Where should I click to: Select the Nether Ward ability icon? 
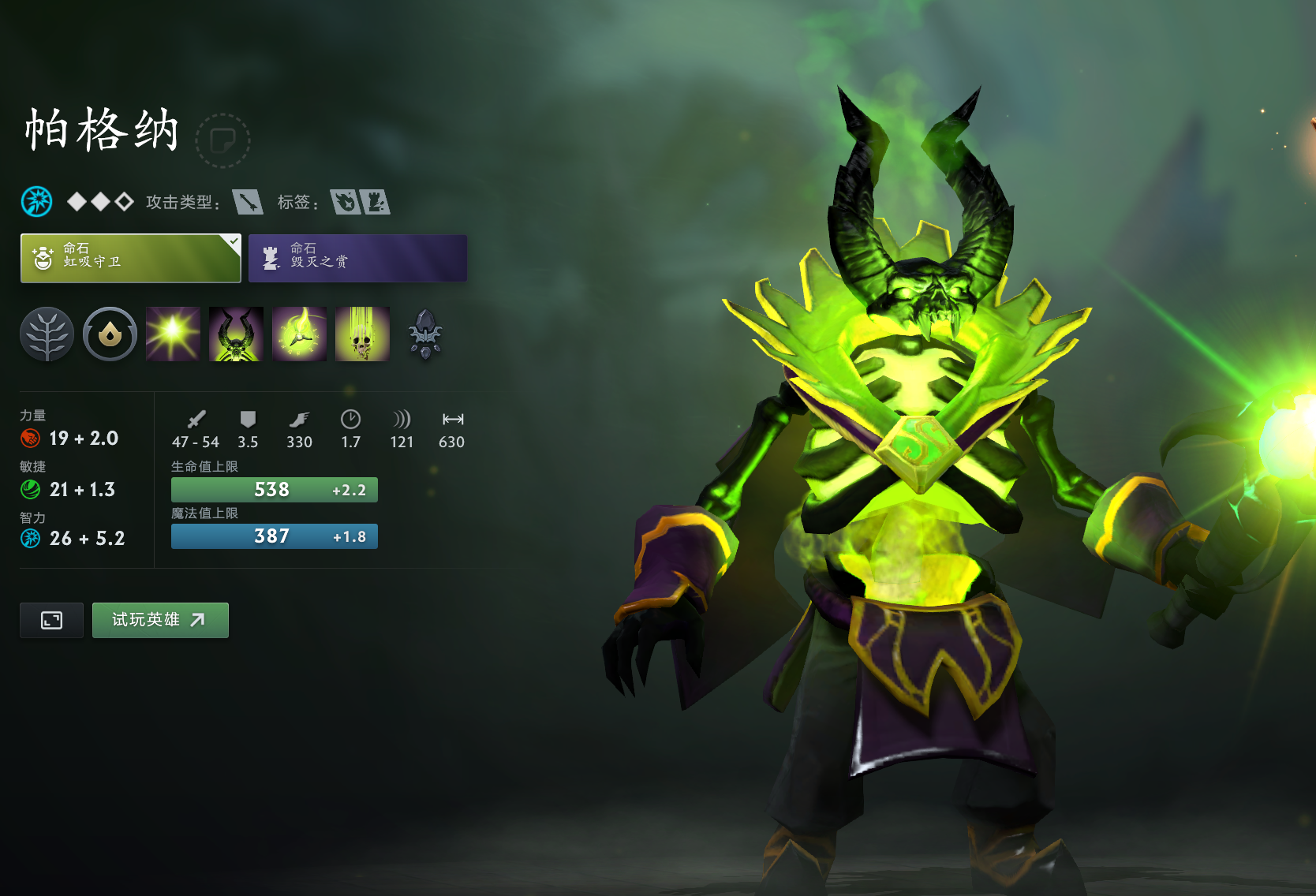pyautogui.click(x=298, y=334)
